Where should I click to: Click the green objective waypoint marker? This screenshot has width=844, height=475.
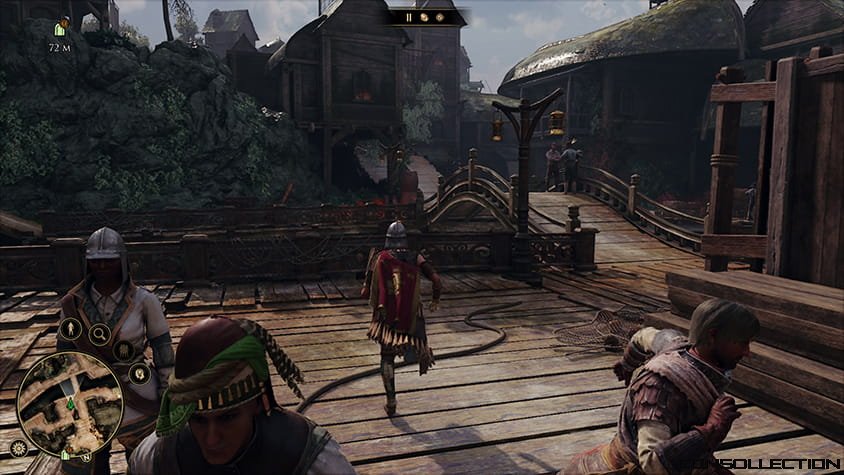click(x=61, y=29)
